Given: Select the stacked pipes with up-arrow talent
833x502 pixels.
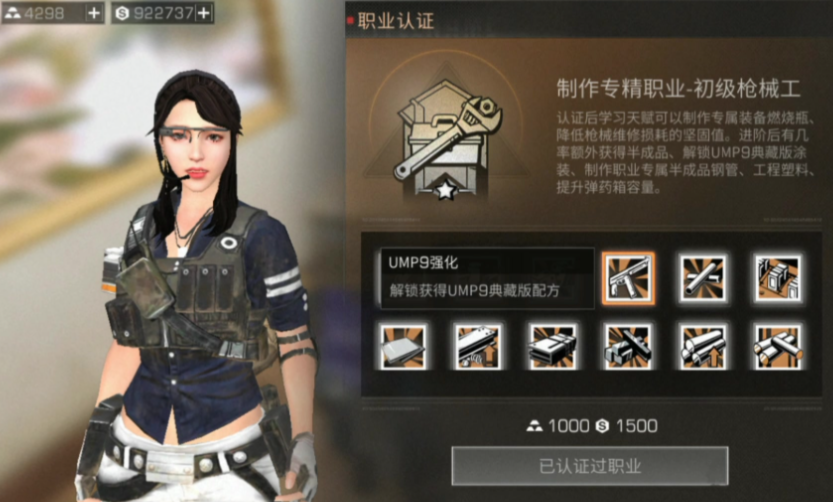Looking at the screenshot, I should coord(703,346).
